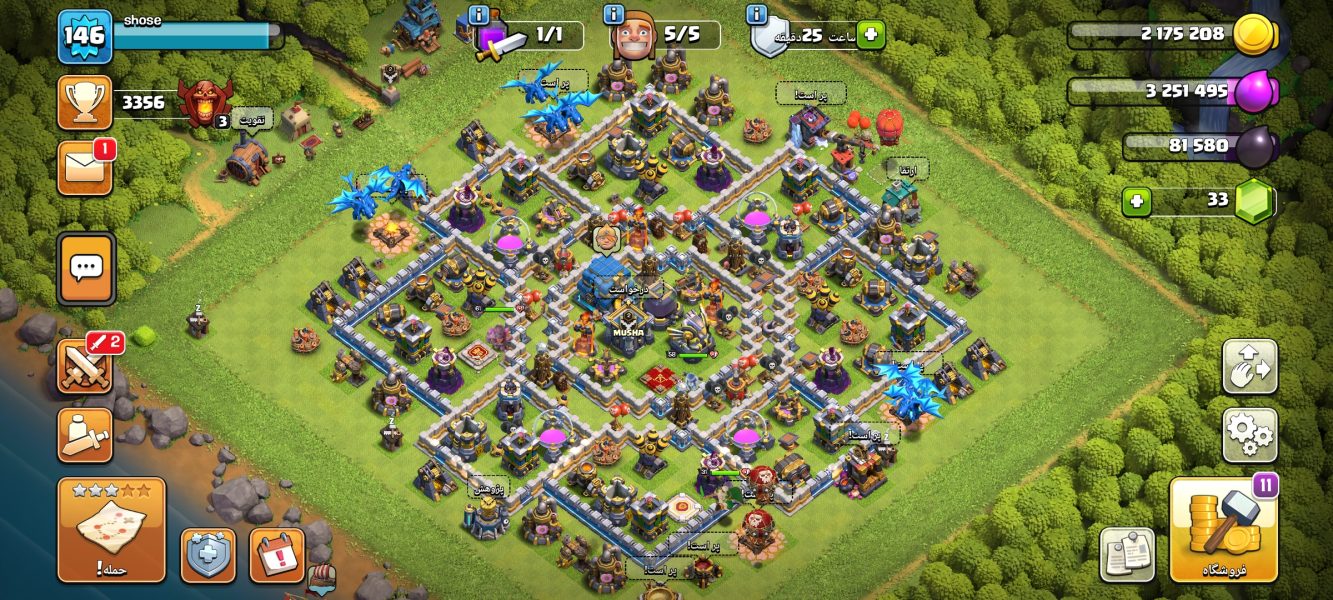This screenshot has width=1333, height=600.
Task: Open the chat speech bubble button
Action: (86, 268)
